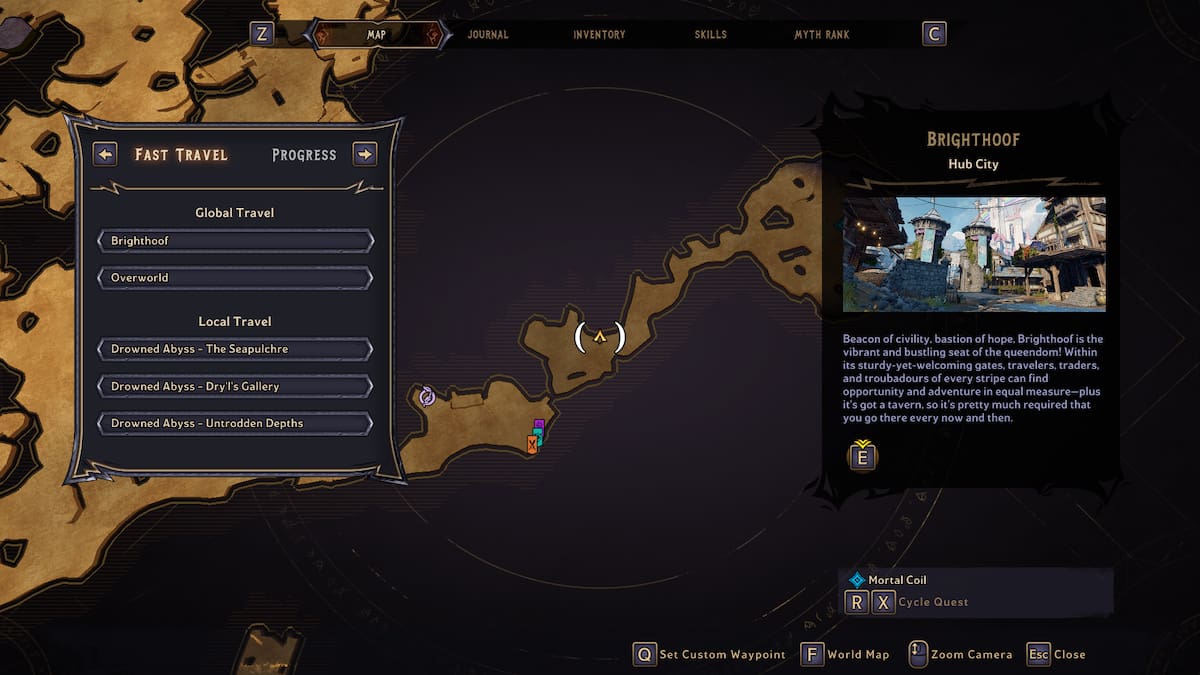Open the Inventory tab
The width and height of the screenshot is (1200, 675).
599,35
